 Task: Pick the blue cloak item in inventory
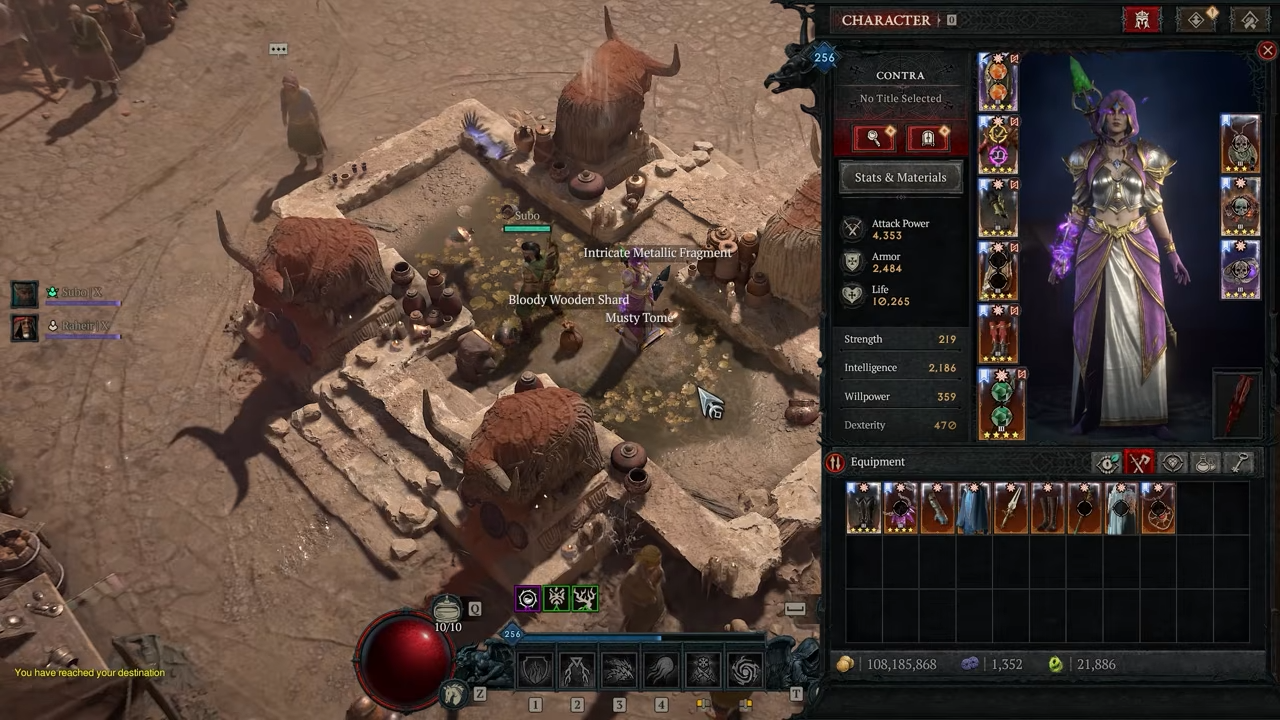pyautogui.click(x=974, y=508)
